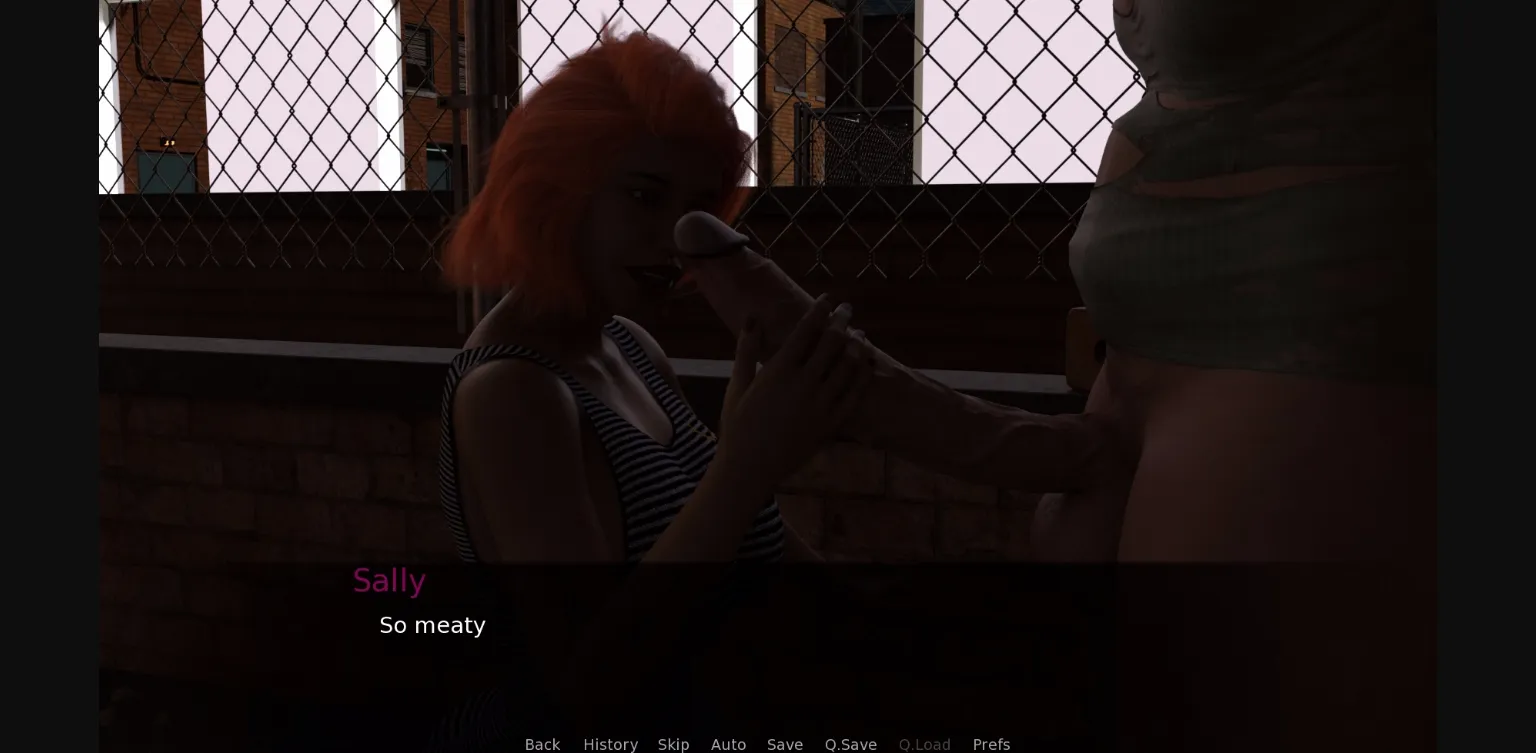Click the "So meaty" dialogue text
Screen dimensions: 1536x753
point(432,626)
